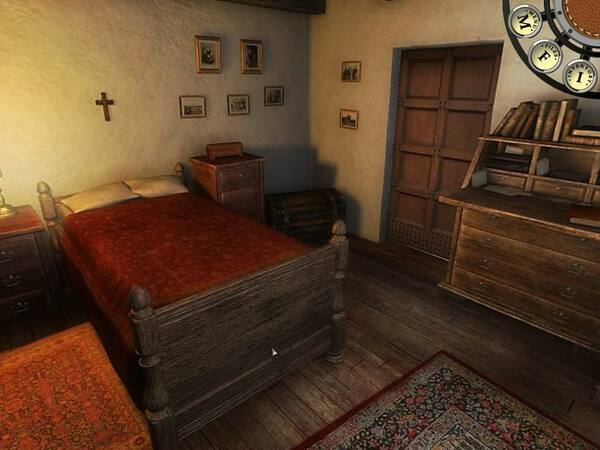This screenshot has height=450, width=600.
Task: Open the Menu with the M button
Action: point(525,20)
